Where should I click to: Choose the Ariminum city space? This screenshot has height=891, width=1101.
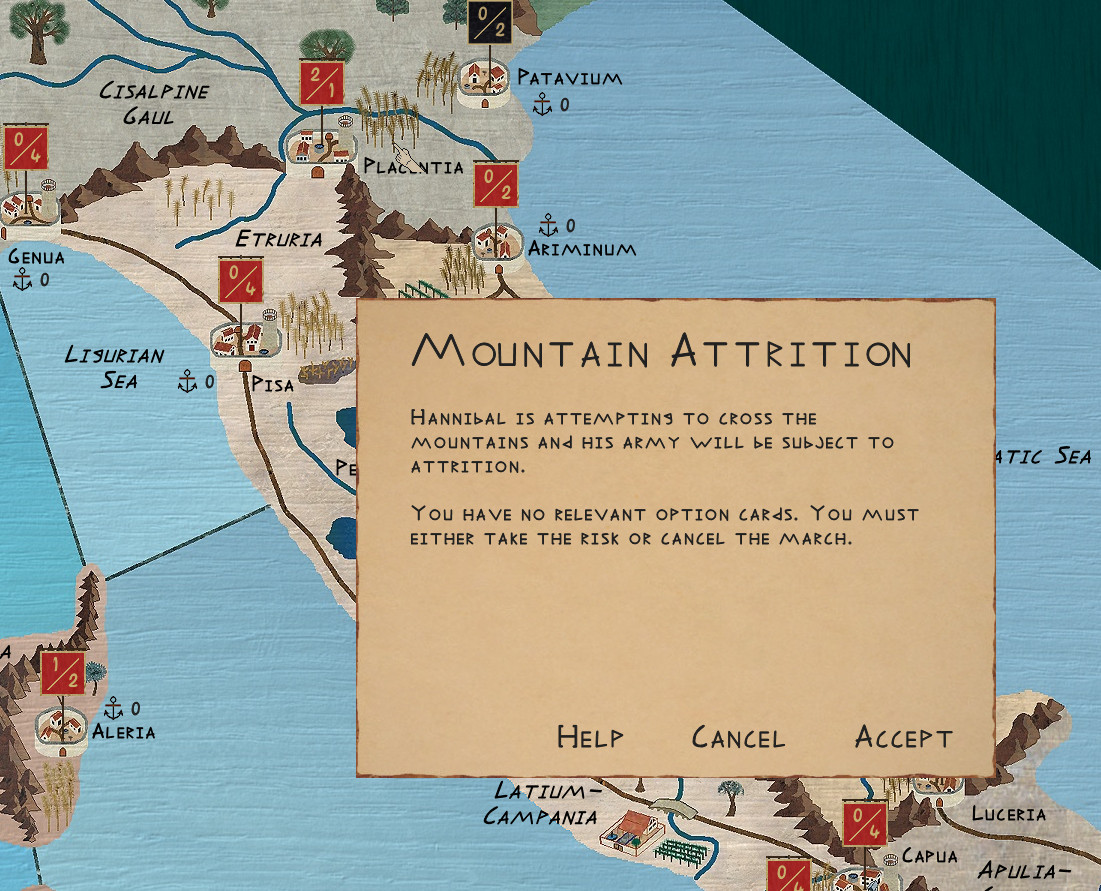(495, 242)
